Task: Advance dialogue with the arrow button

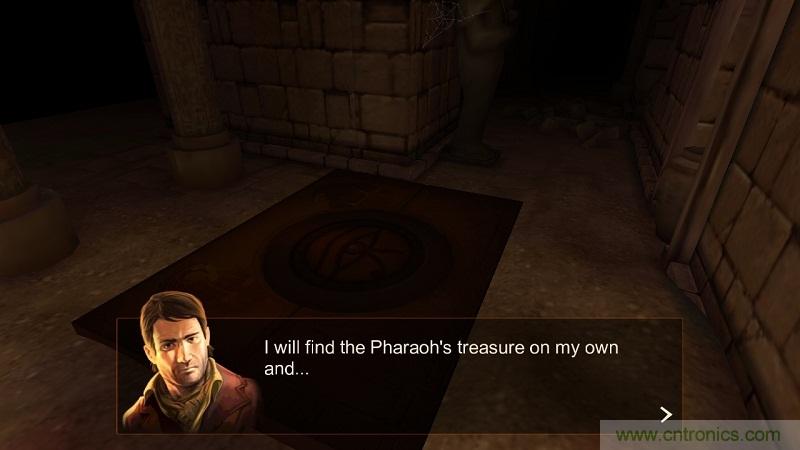Action: (x=666, y=414)
